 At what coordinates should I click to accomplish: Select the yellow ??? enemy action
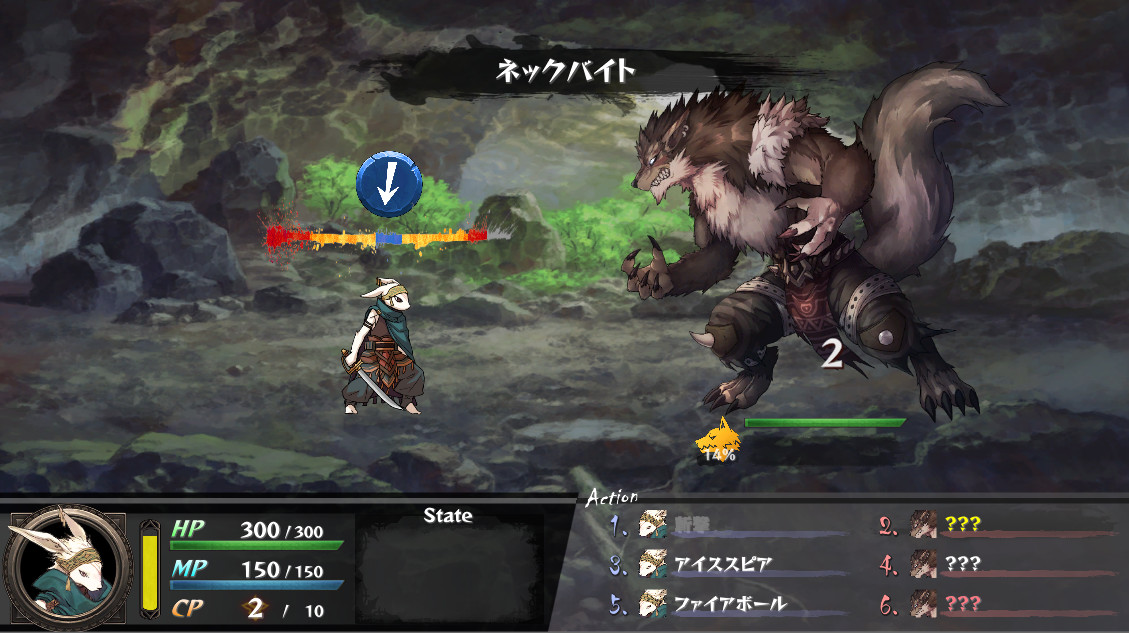(962, 523)
